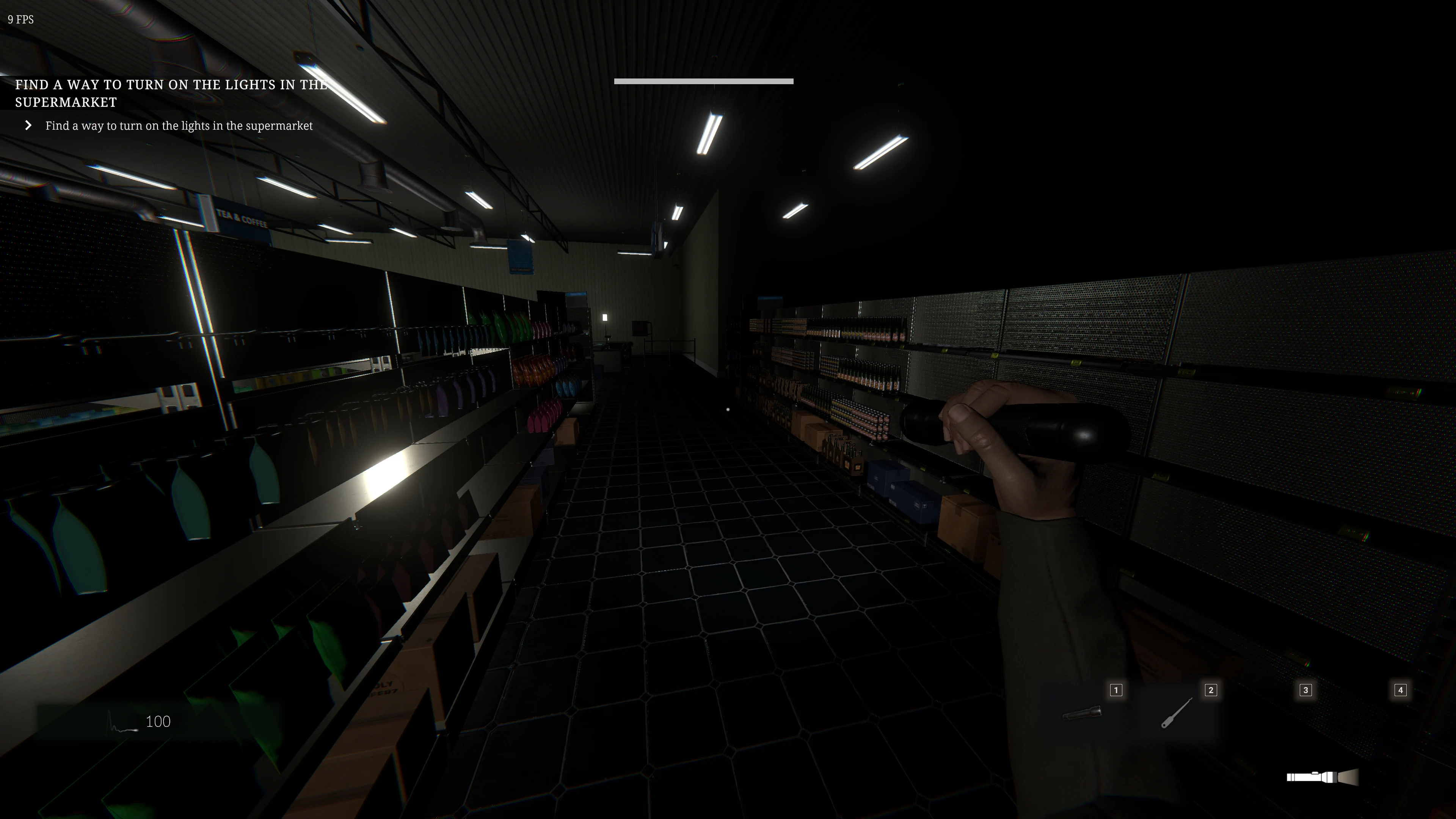Click the objective text about supermarket lights
1456x819 pixels.
[179, 126]
